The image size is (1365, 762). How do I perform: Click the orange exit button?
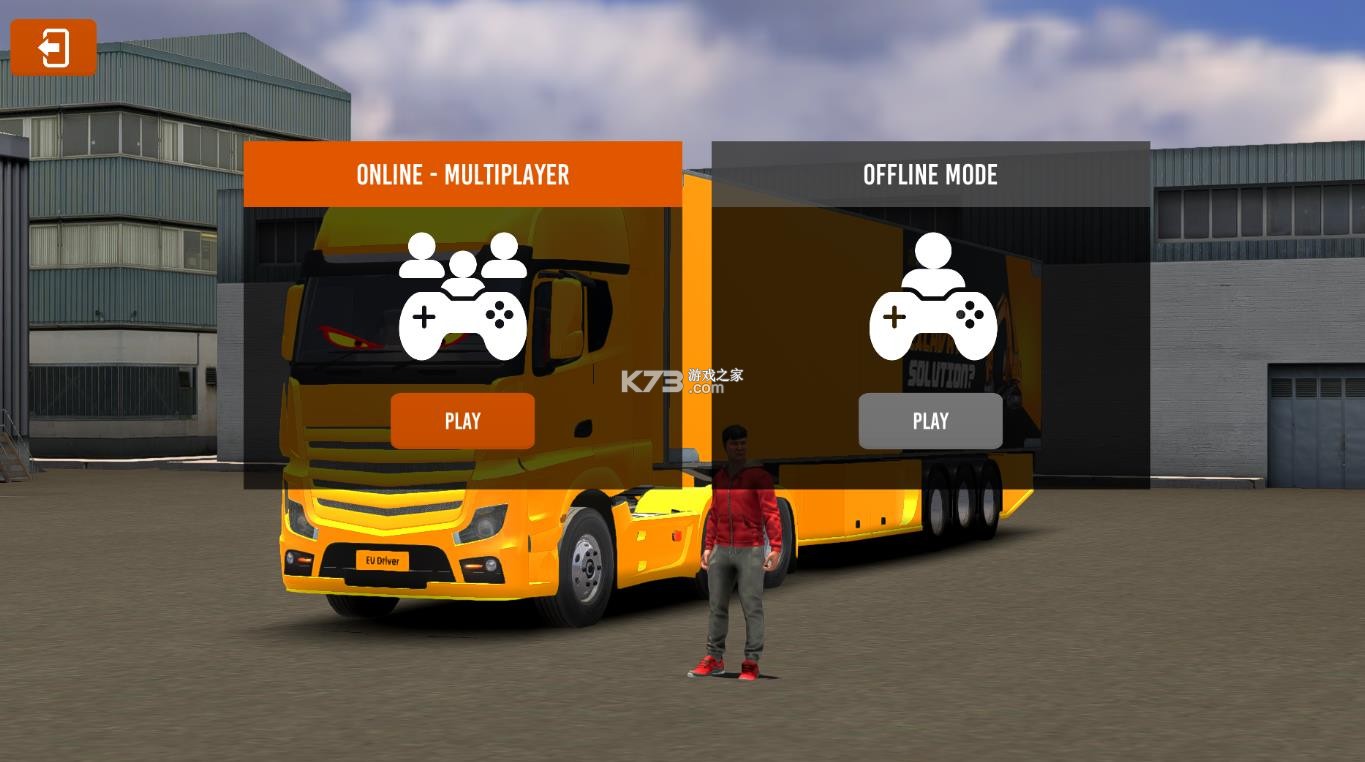pos(53,47)
